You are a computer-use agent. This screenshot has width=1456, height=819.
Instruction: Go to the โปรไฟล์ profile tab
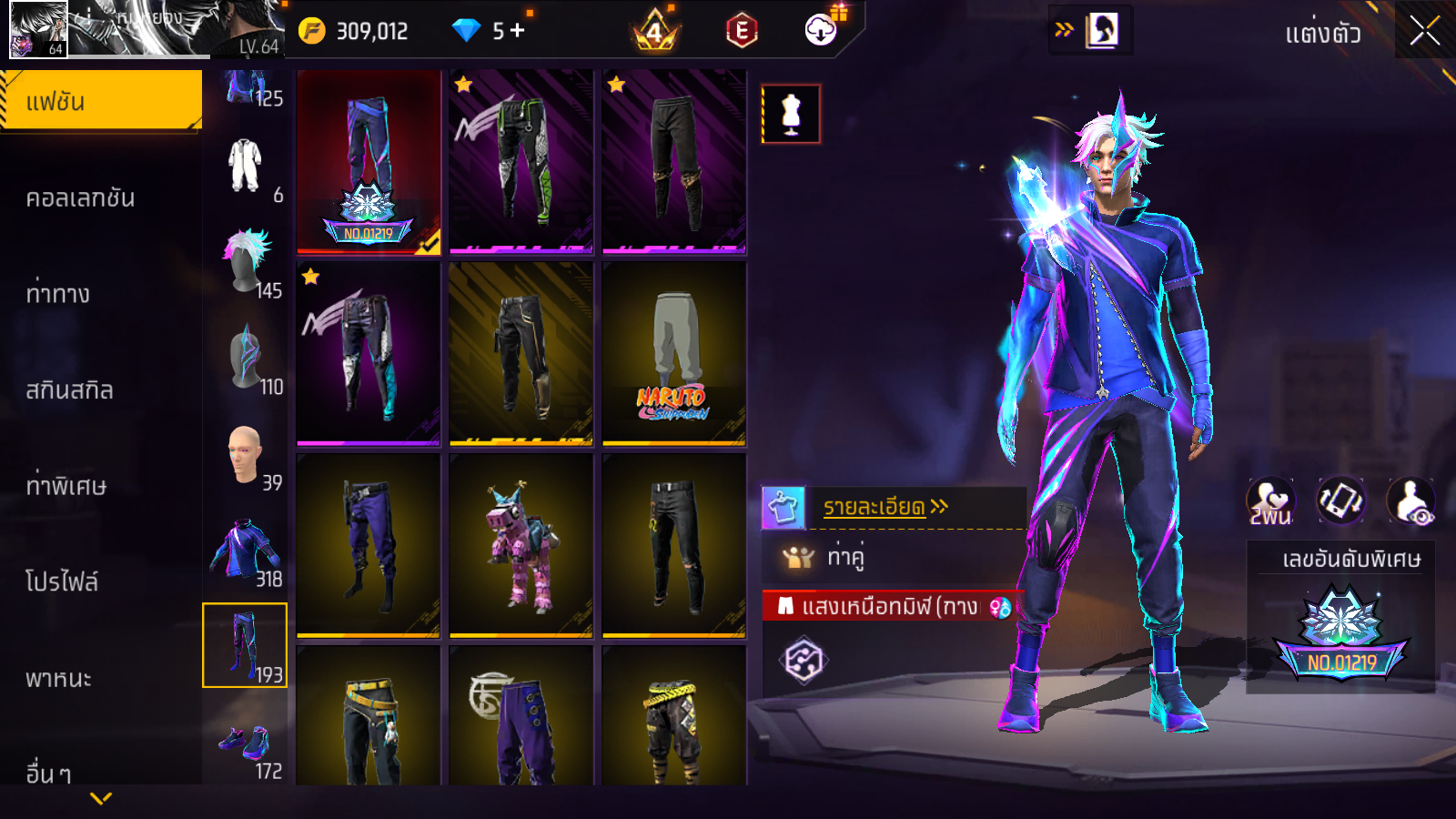point(62,581)
